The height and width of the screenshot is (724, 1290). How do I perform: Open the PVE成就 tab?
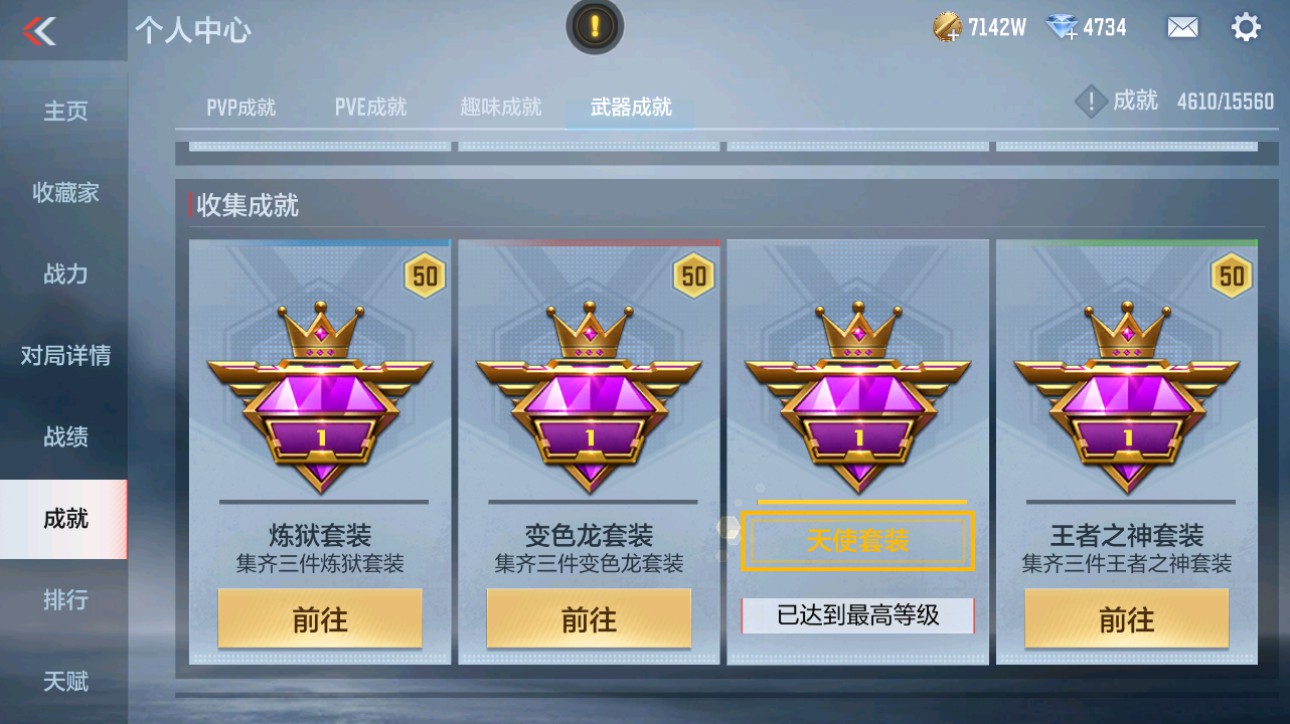[372, 106]
